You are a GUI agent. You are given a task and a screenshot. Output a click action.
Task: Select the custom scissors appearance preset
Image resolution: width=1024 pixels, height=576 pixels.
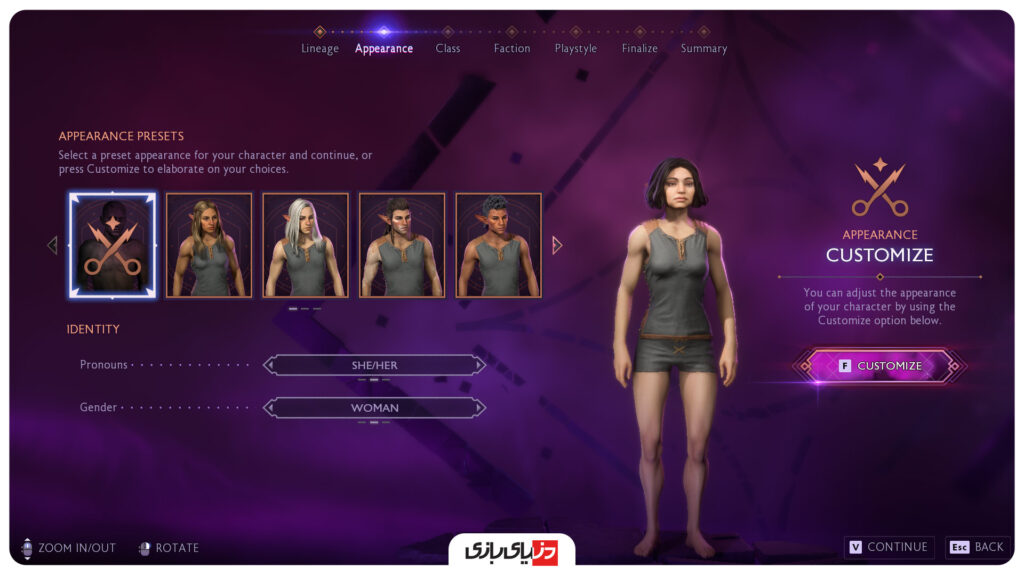pyautogui.click(x=112, y=245)
